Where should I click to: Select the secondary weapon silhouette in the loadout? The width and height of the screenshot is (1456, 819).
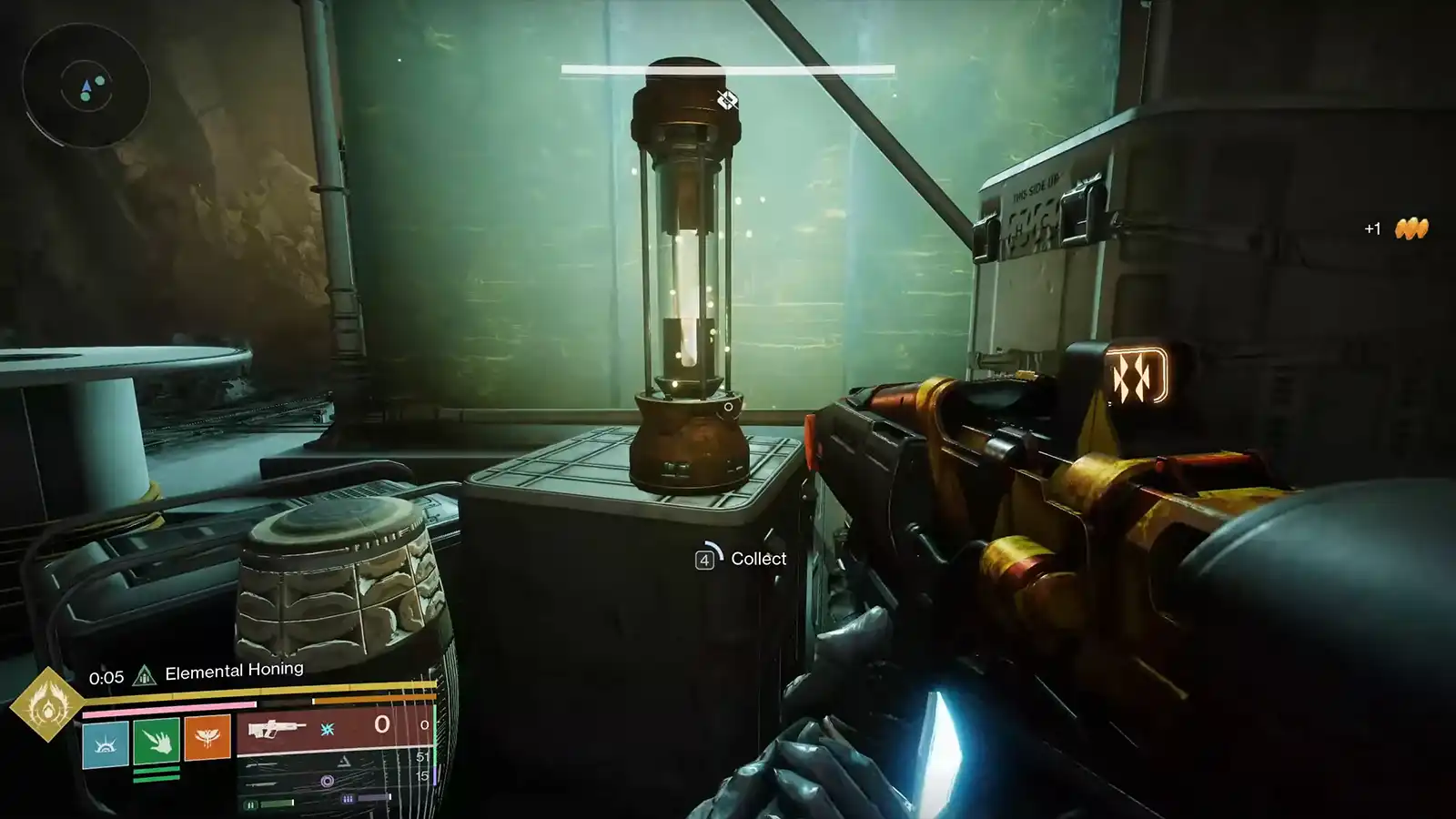pyautogui.click(x=260, y=764)
